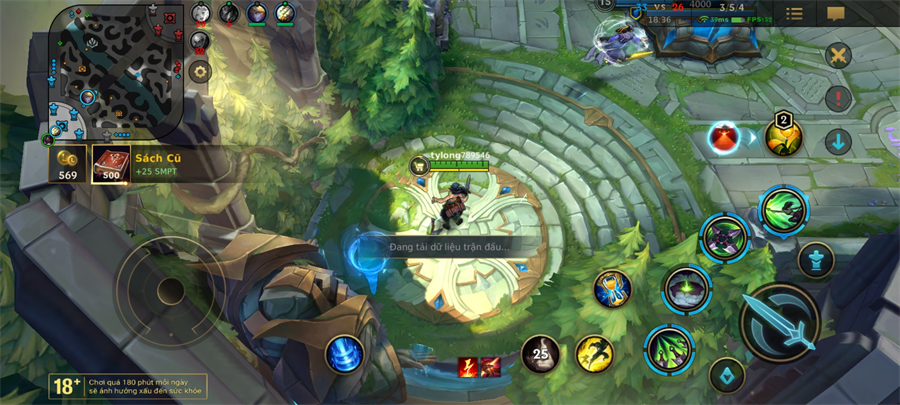Send the red exclamation danger ping
Viewport: 900px width, 405px height.
838,98
